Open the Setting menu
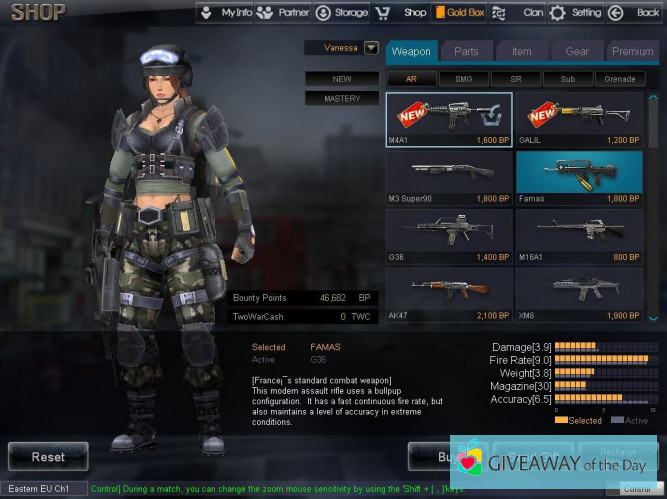The image size is (667, 499). coord(576,13)
